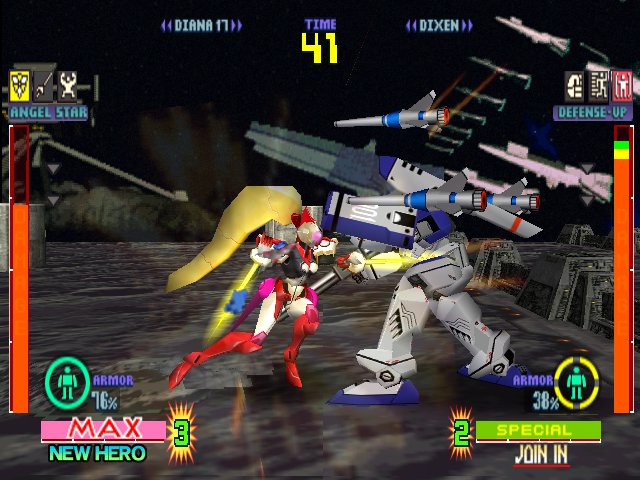The width and height of the screenshot is (640, 480).
Task: Click the NEW HERO label
Action: click(x=97, y=453)
